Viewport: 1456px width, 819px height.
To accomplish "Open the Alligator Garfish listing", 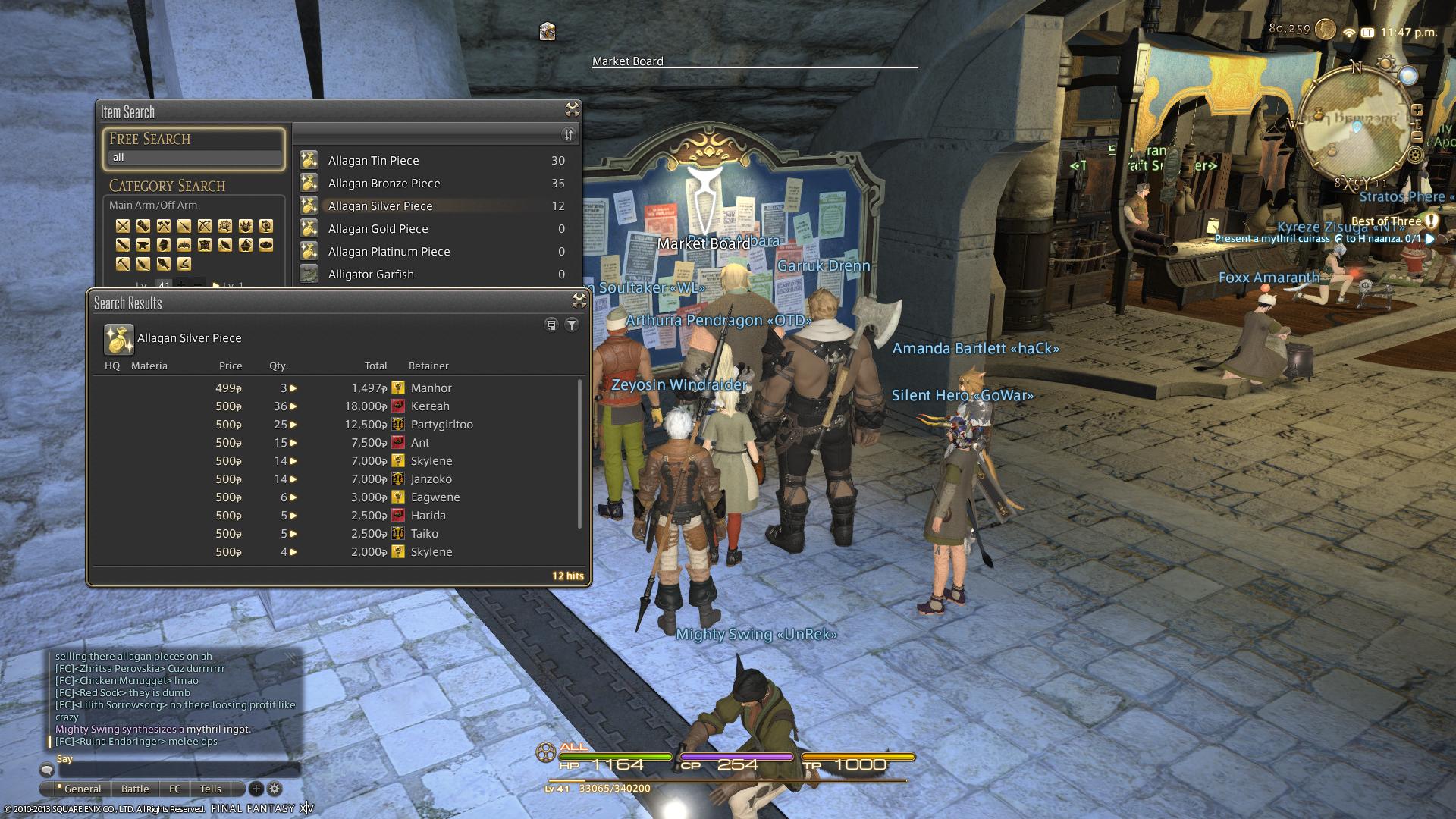I will [x=371, y=275].
